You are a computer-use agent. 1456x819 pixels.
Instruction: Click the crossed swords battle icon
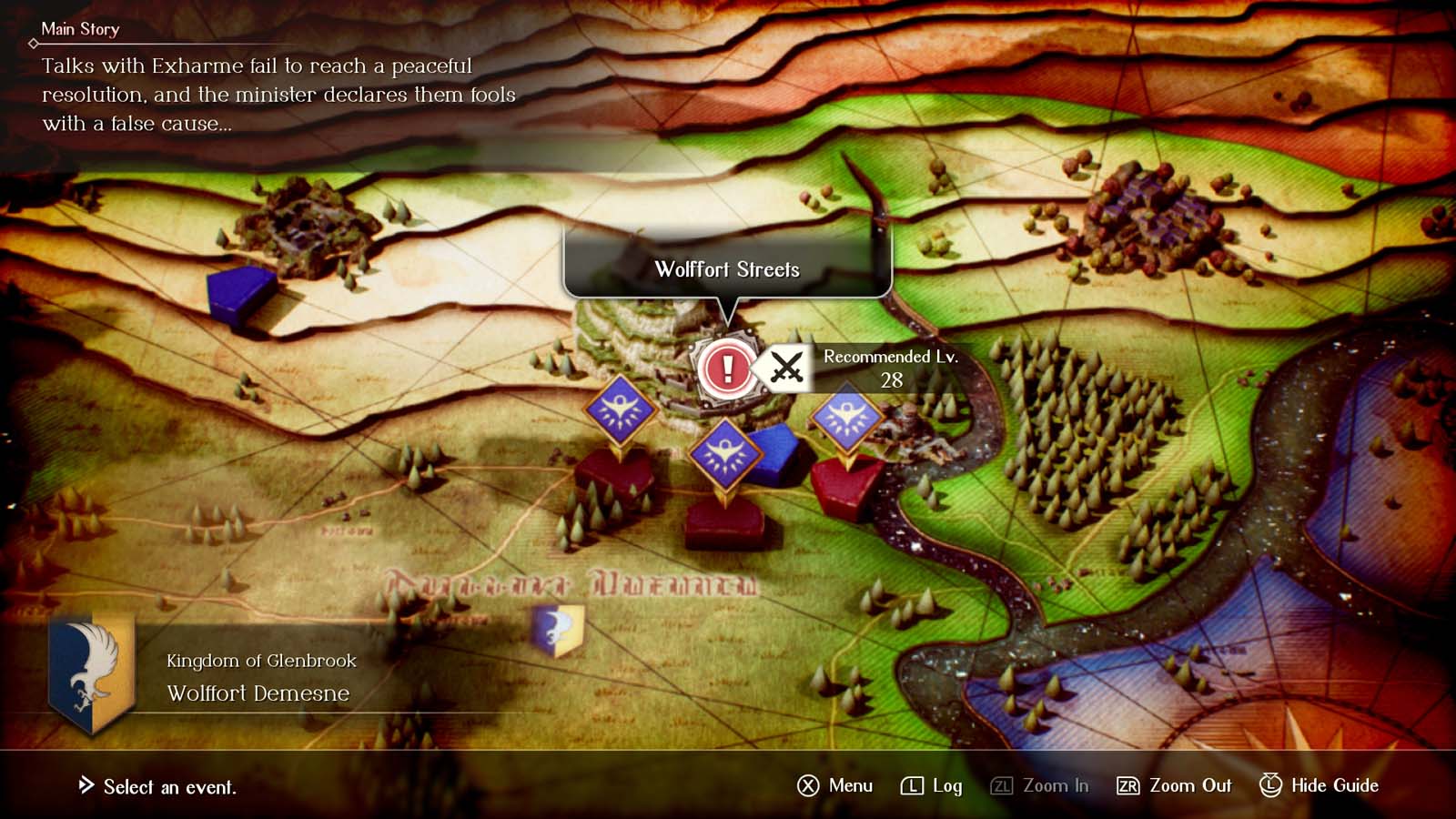786,369
